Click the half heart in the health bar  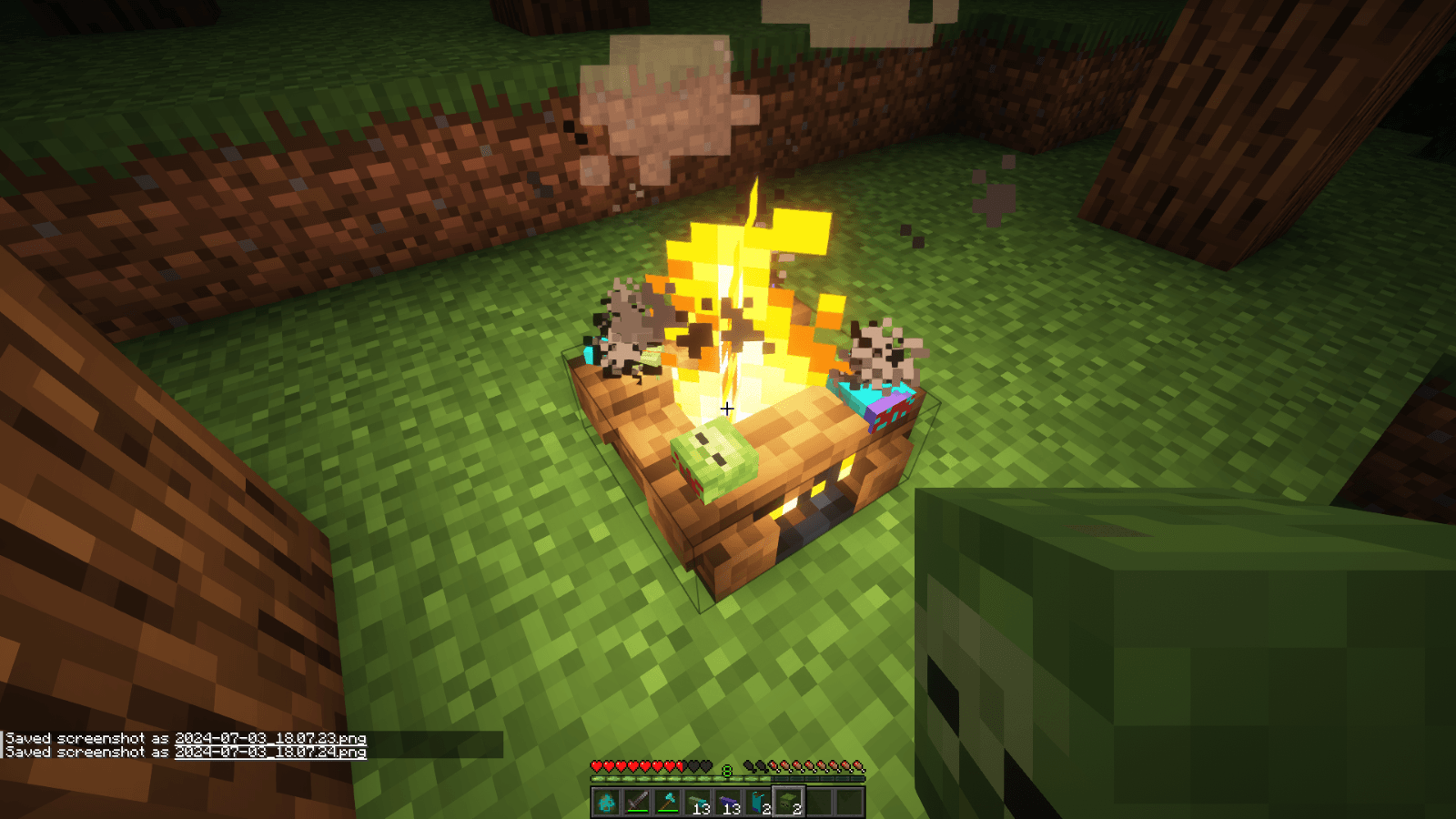pyautogui.click(x=680, y=766)
